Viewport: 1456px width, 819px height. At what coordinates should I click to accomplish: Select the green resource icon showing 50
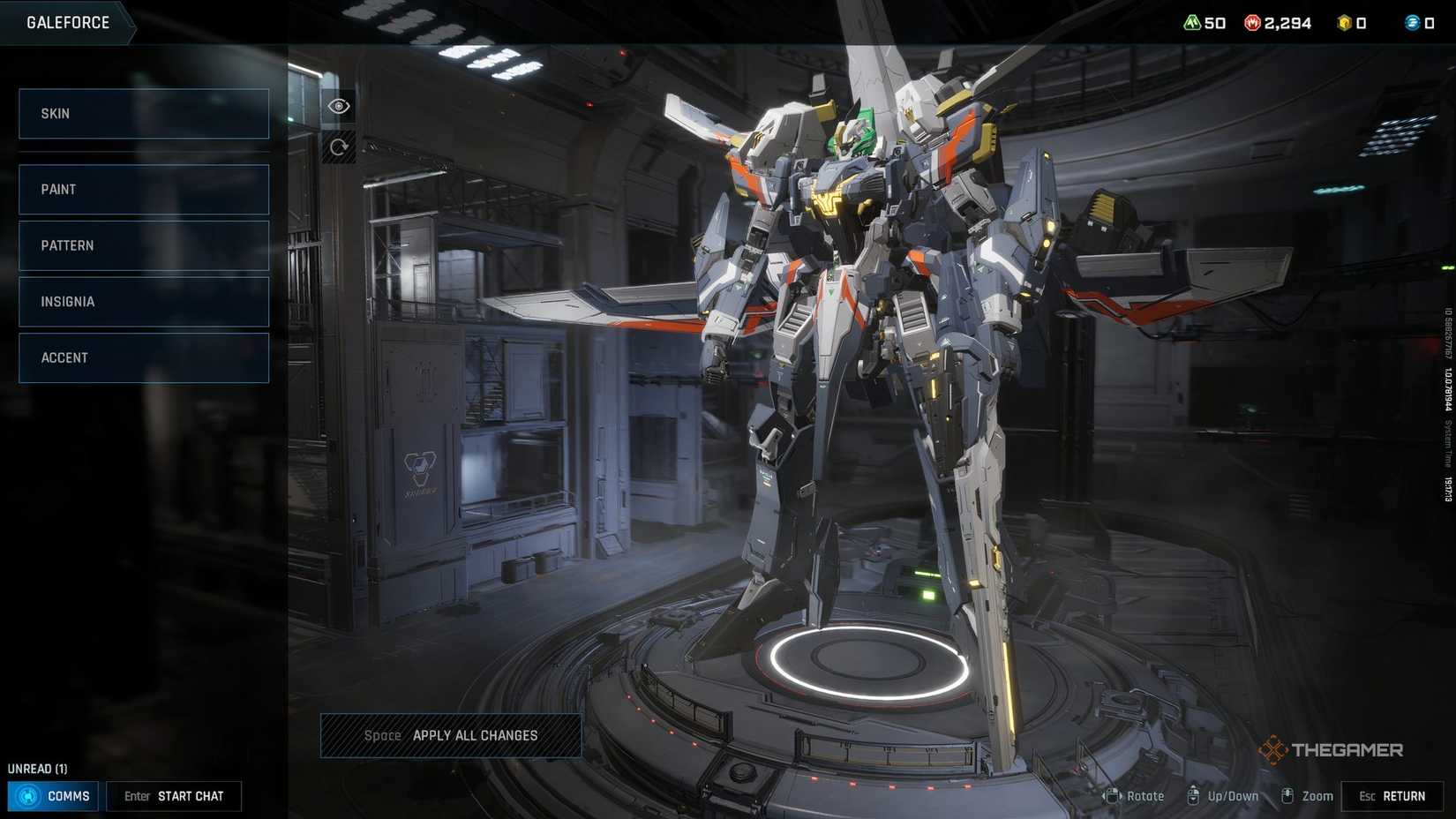click(x=1191, y=23)
